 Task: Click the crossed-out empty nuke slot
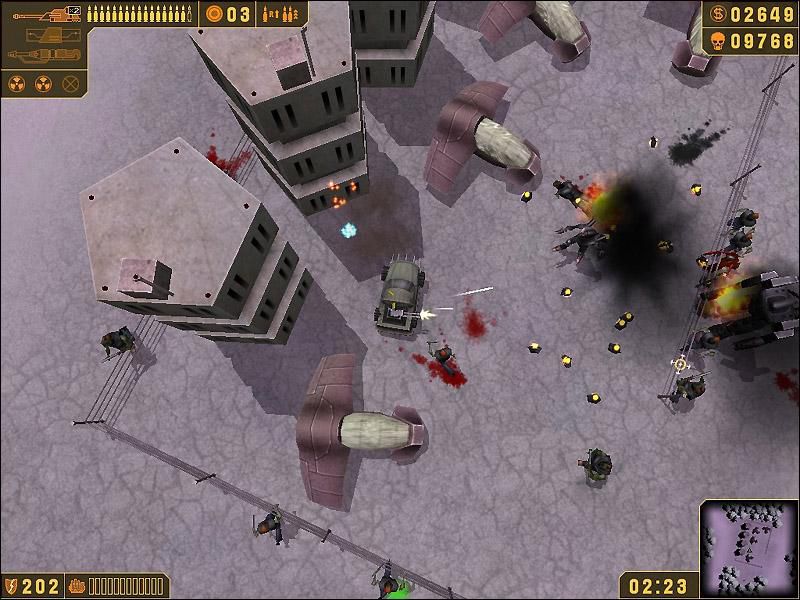(x=70, y=83)
